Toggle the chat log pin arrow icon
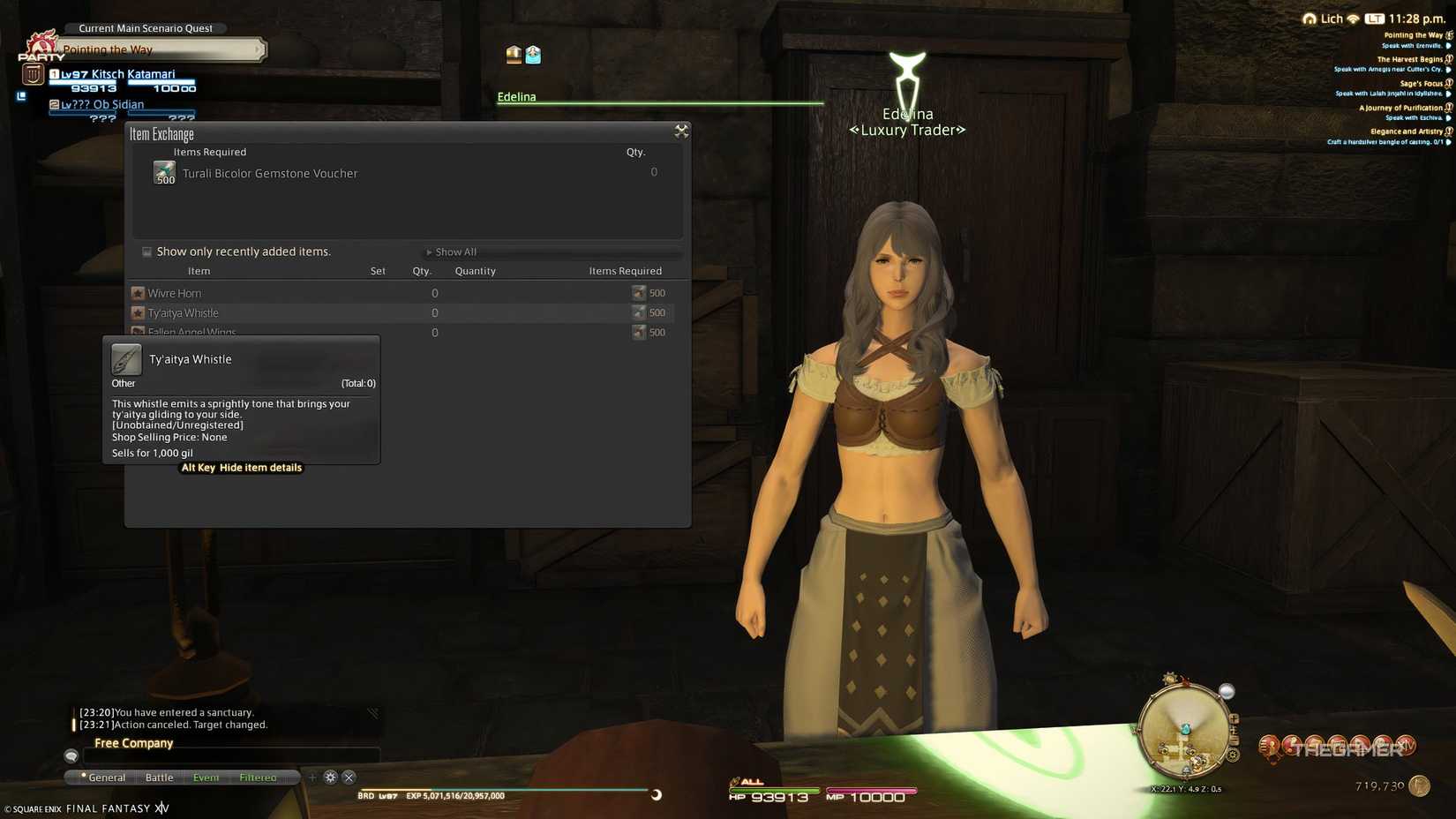The width and height of the screenshot is (1456, 819). tap(374, 712)
